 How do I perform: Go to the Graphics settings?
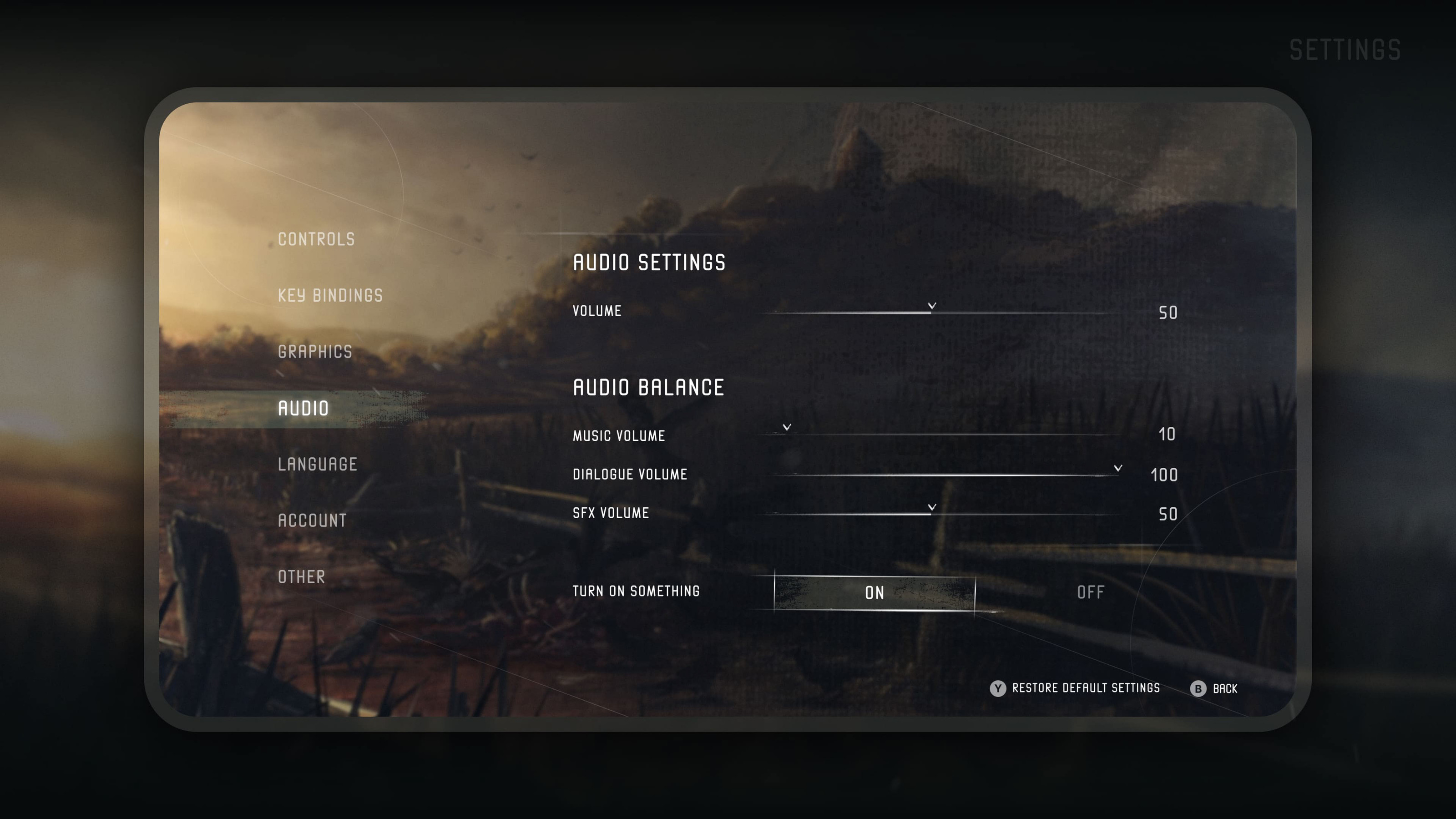315,352
